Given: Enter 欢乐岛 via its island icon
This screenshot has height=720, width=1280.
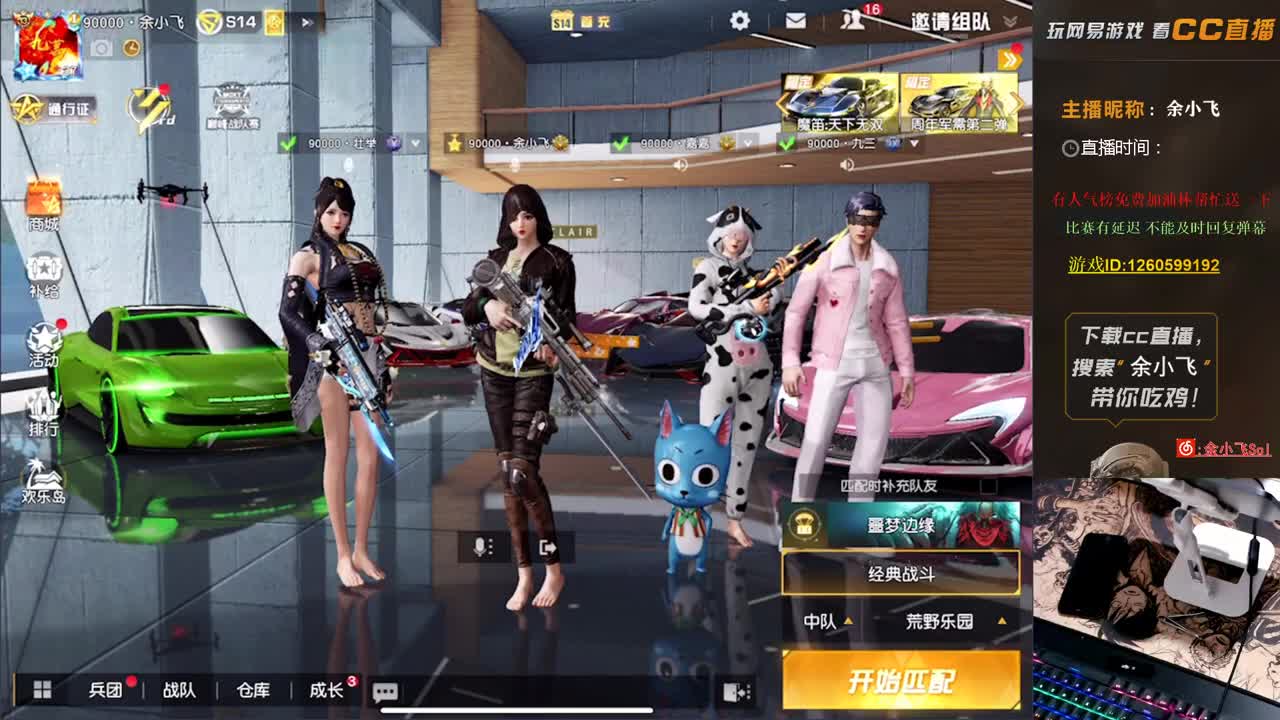Looking at the screenshot, I should coord(41,480).
